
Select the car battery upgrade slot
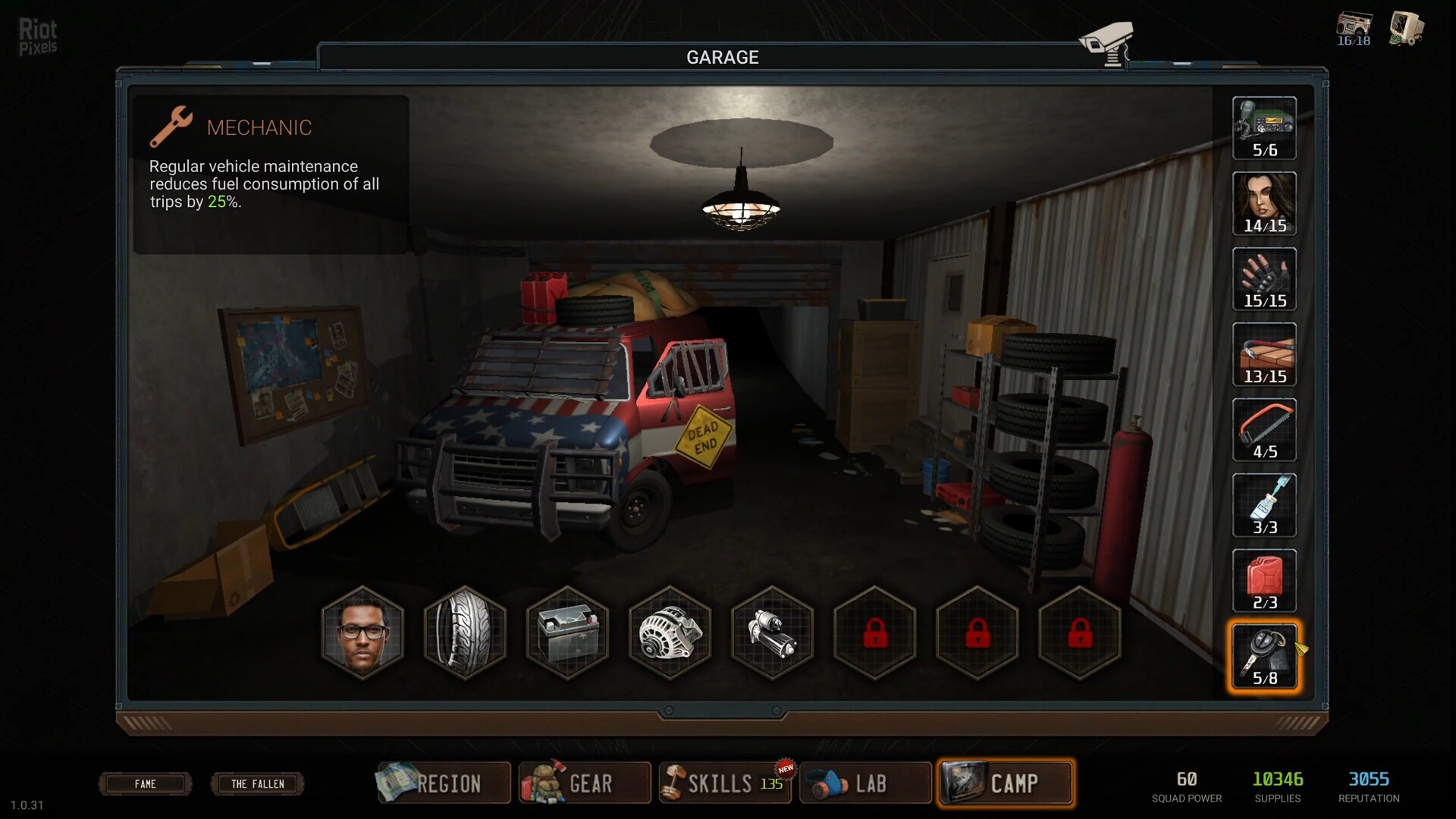567,632
